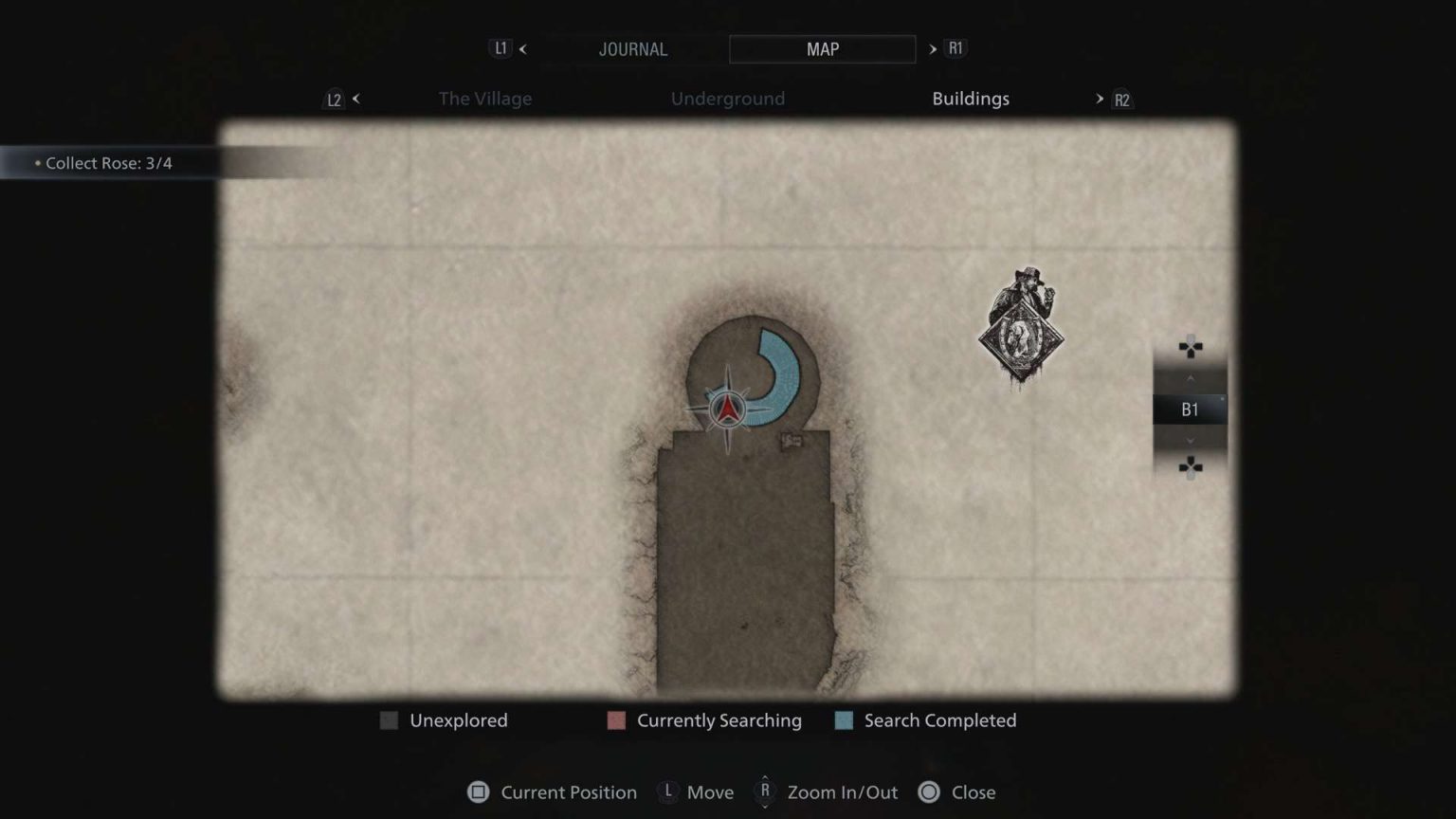The image size is (1456, 819).
Task: Toggle the Currently Searching legend indicator
Action: 616,720
